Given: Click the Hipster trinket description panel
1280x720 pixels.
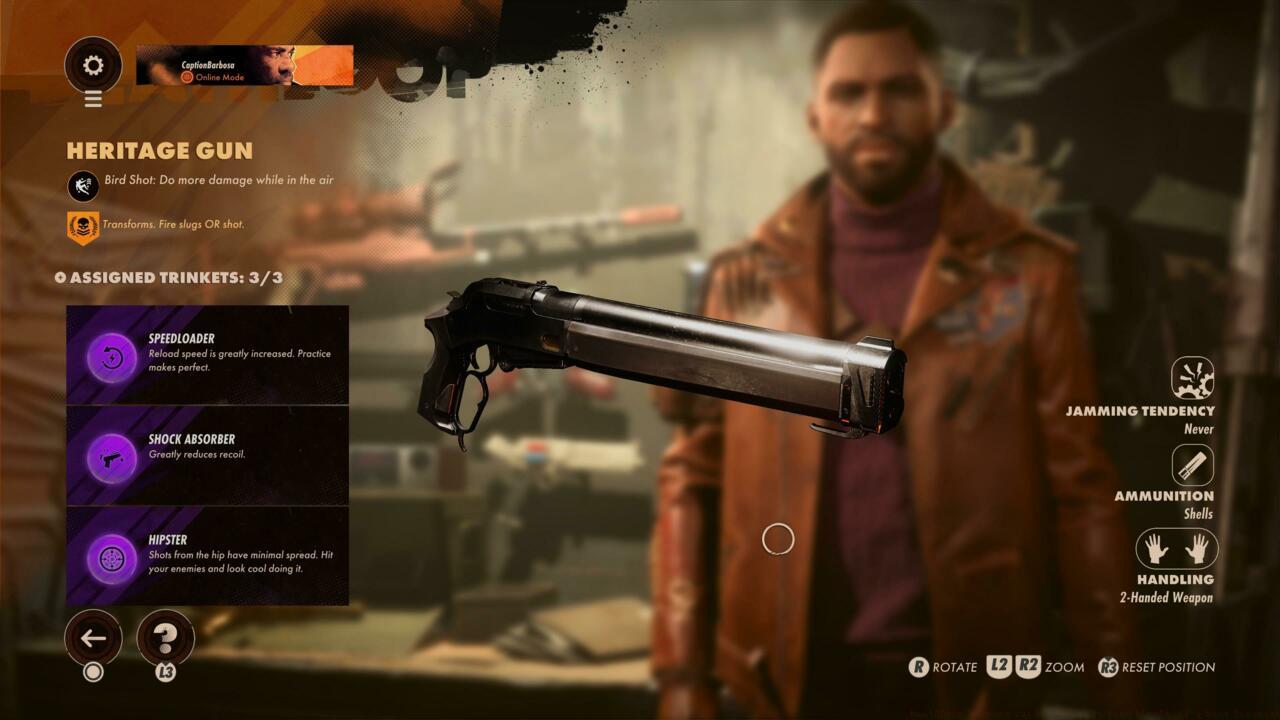Looking at the screenshot, I should tap(240, 556).
